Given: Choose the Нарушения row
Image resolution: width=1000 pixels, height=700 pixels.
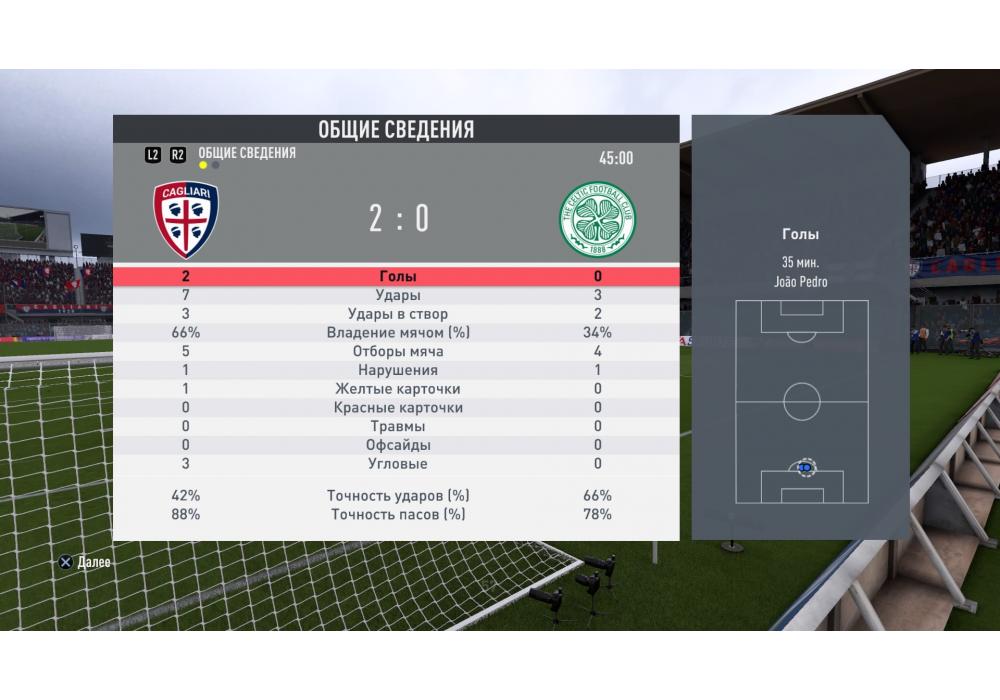Looking at the screenshot, I should click(397, 371).
